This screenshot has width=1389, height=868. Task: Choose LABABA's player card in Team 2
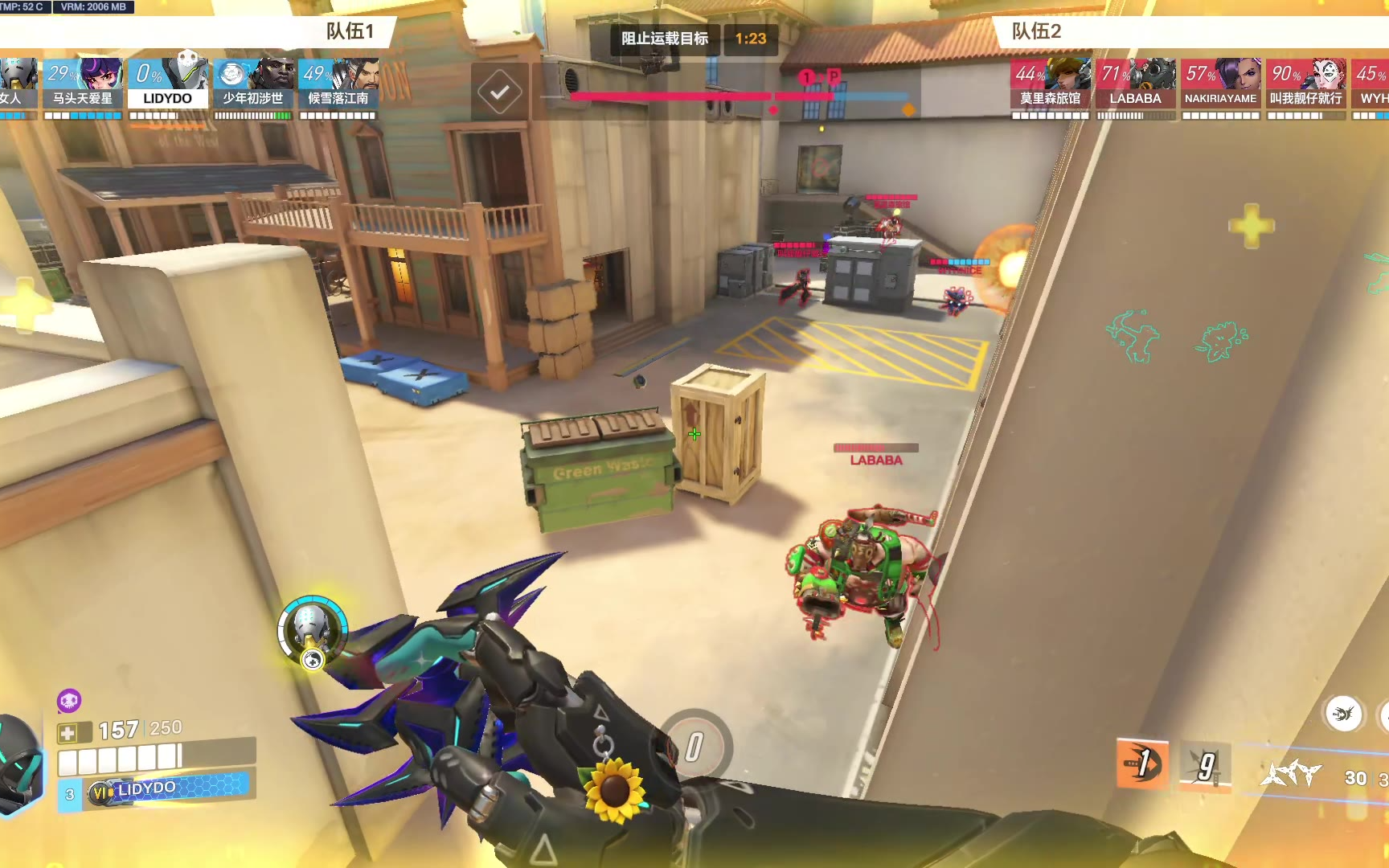click(1135, 84)
